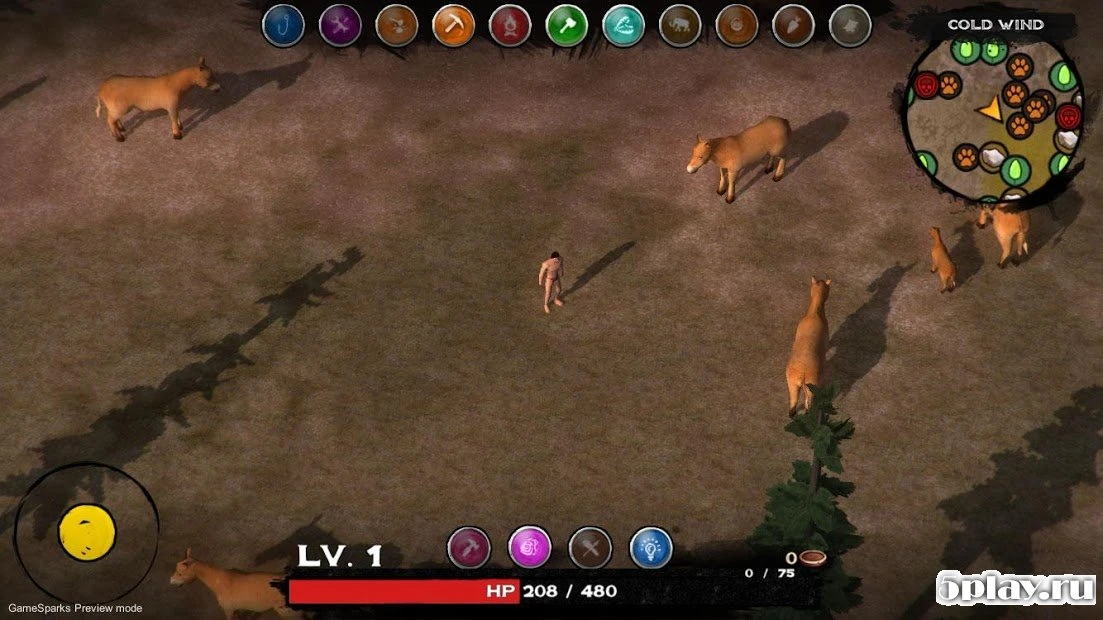Screen dimensions: 1103x620
Task: Open the teal jaw trap icon
Action: coord(624,25)
